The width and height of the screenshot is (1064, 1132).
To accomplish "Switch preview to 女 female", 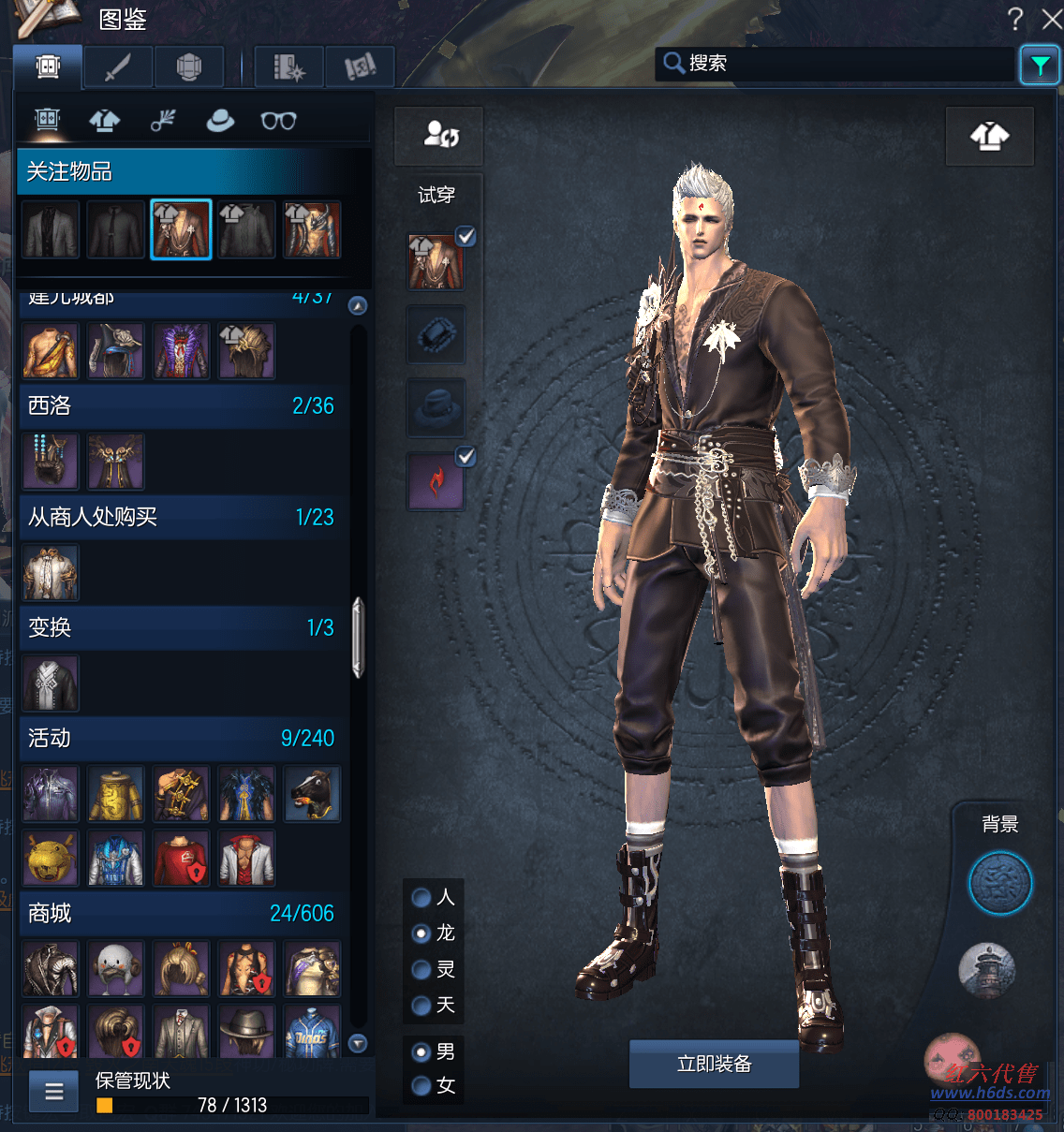I will click(422, 1086).
